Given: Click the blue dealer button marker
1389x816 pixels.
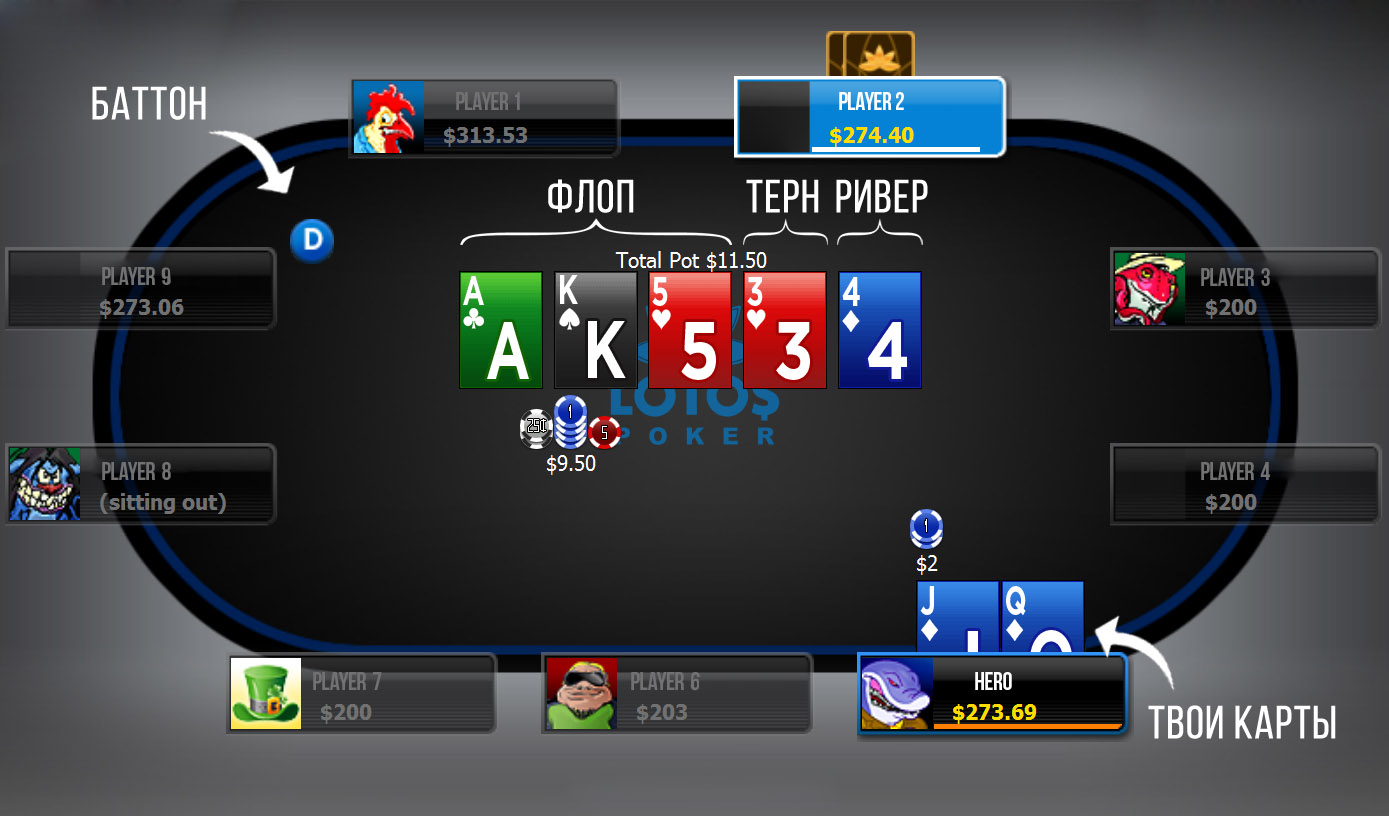Looking at the screenshot, I should [312, 241].
